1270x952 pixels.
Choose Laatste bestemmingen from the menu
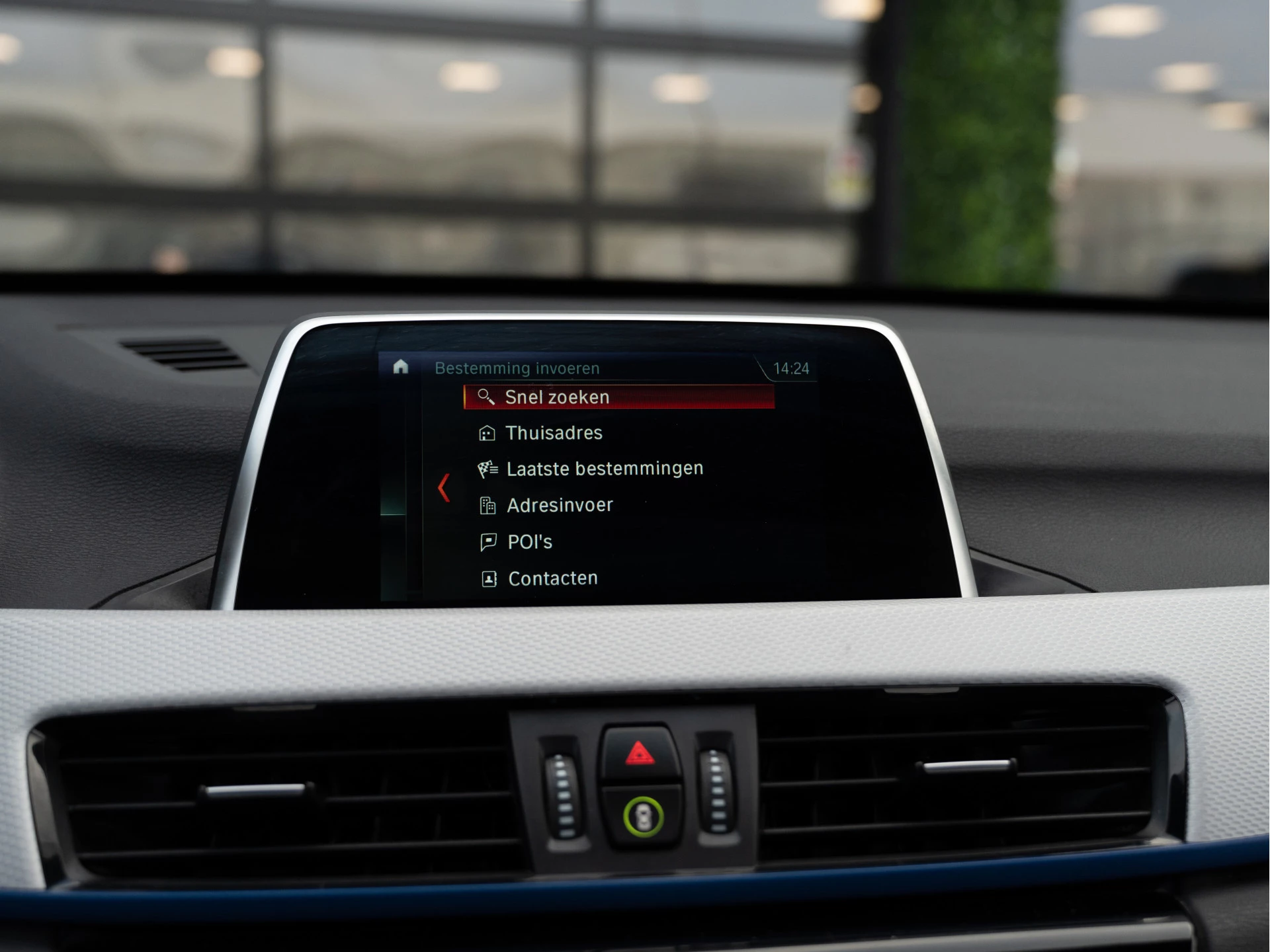click(x=604, y=468)
